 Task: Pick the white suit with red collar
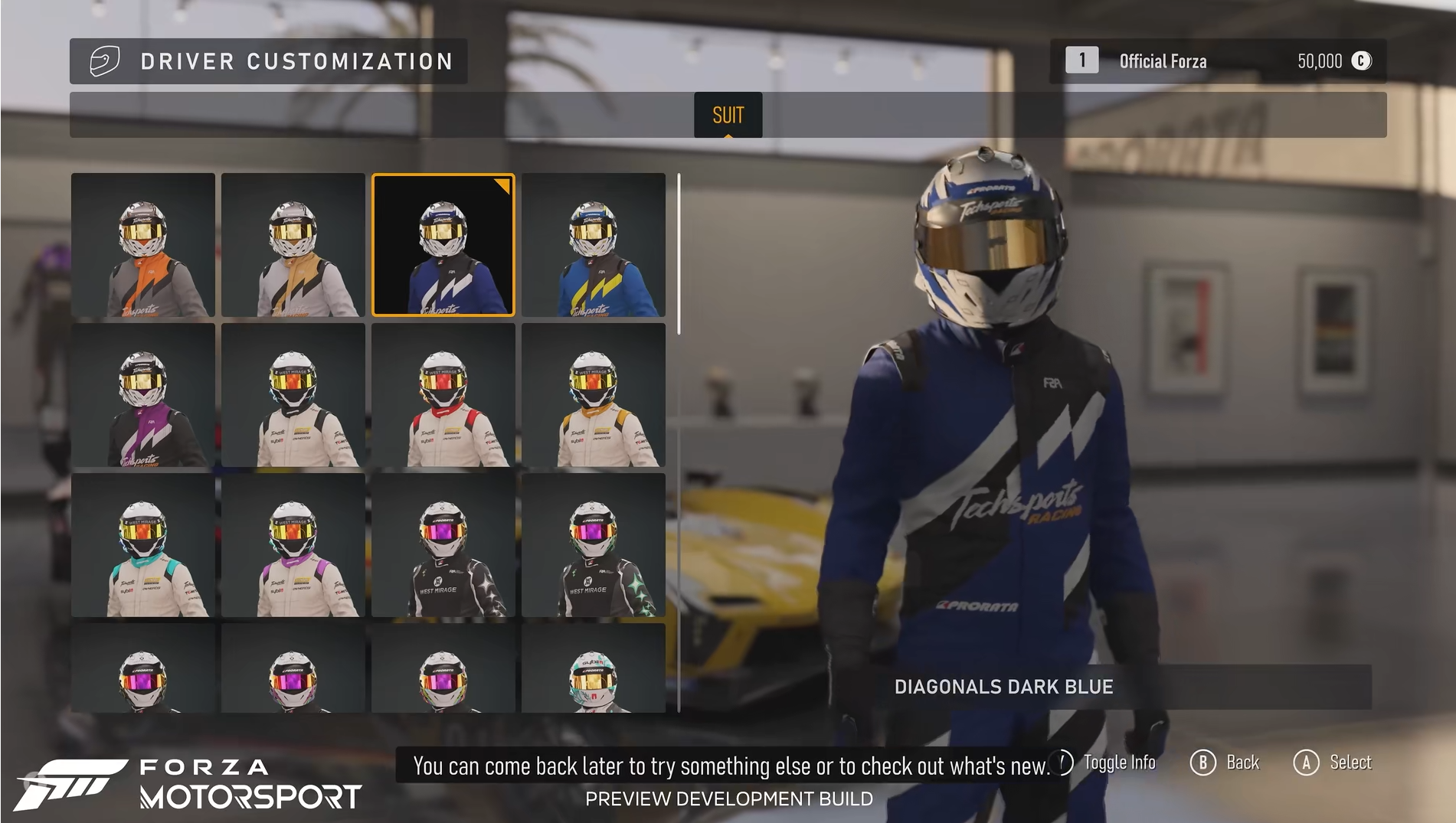(443, 395)
